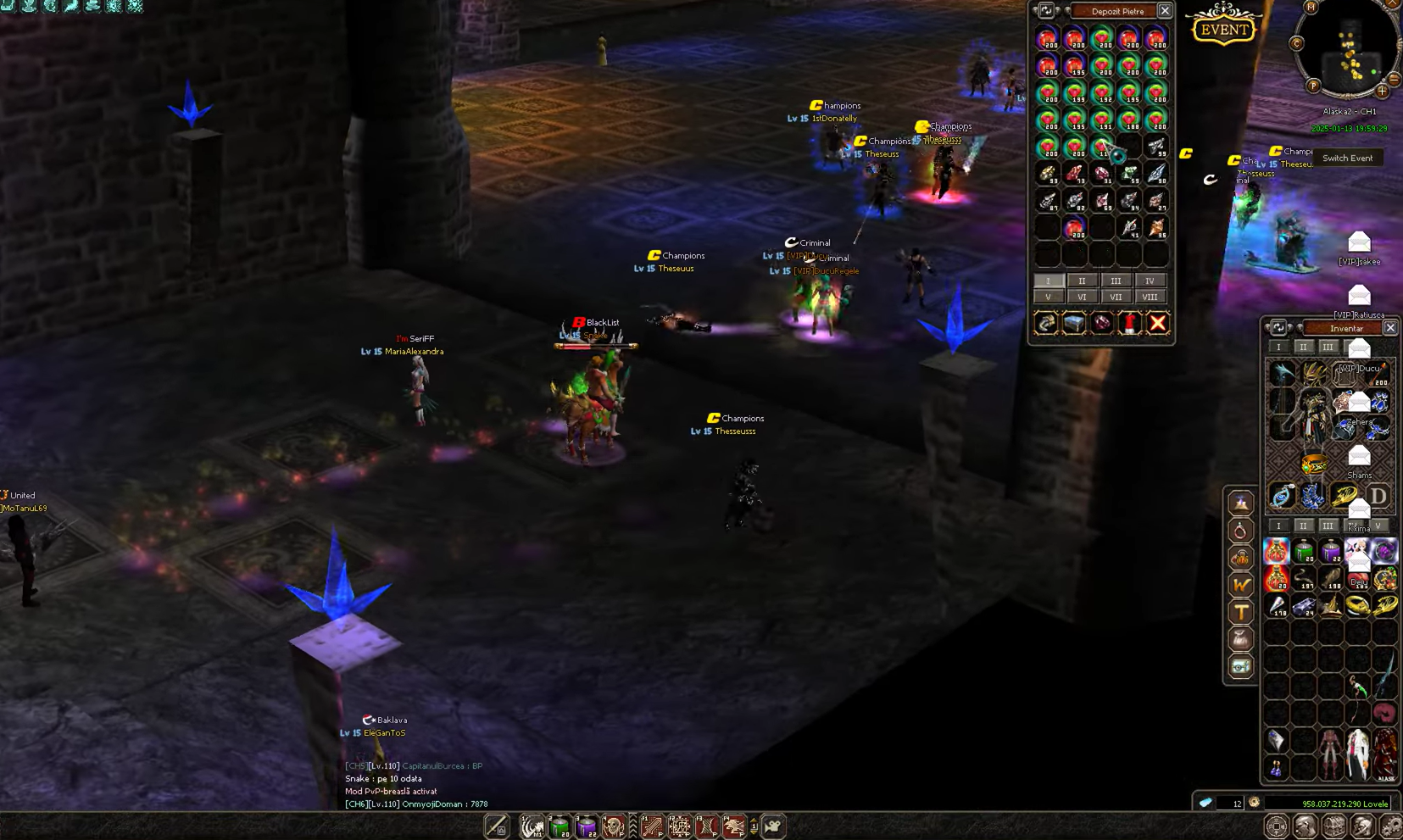Image resolution: width=1403 pixels, height=840 pixels.
Task: Open the chest icon in storage toolbar
Action: (1074, 323)
